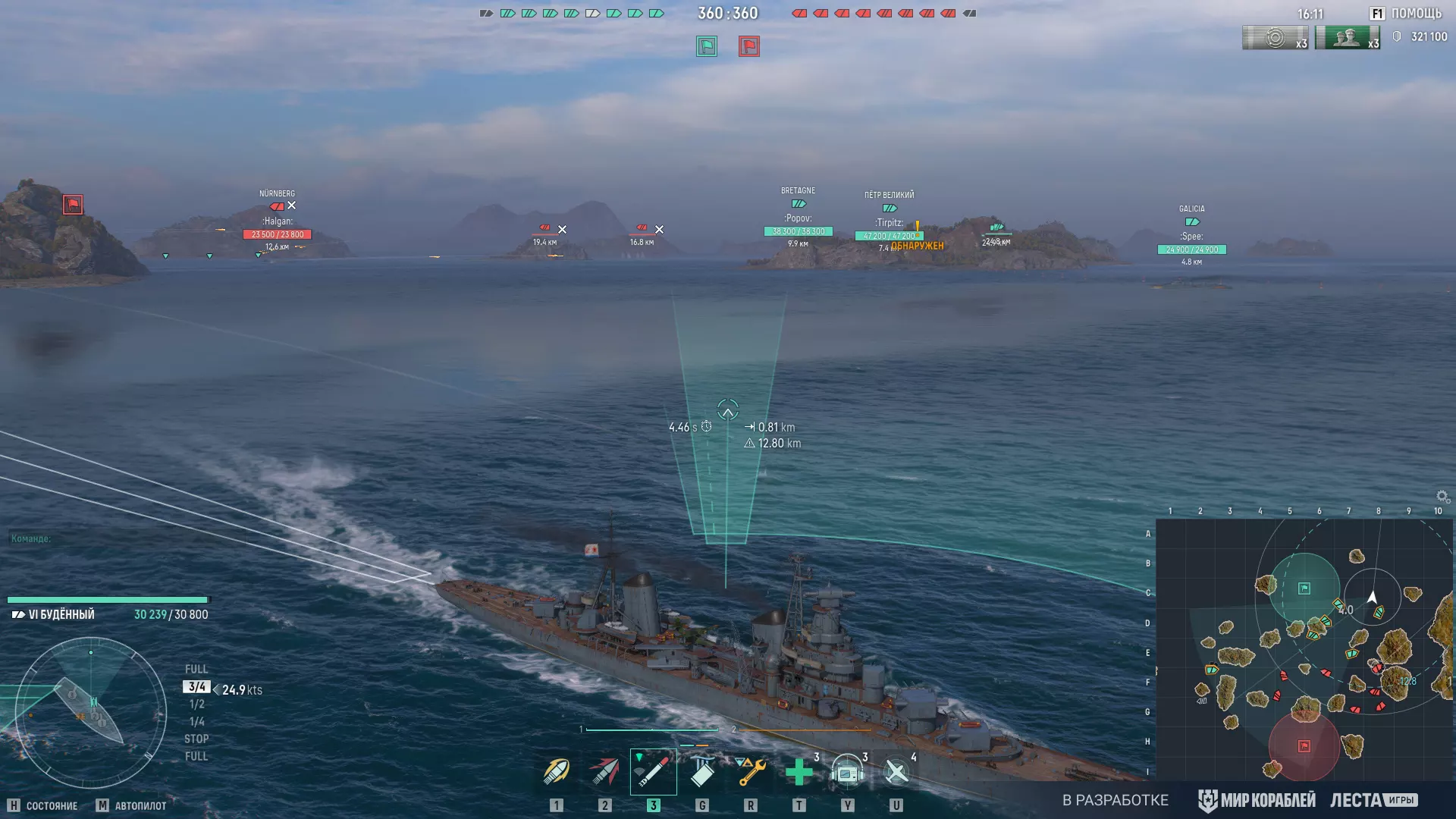Select the highlighted torpedo weapon slot
The image size is (1456, 819).
pos(653,772)
